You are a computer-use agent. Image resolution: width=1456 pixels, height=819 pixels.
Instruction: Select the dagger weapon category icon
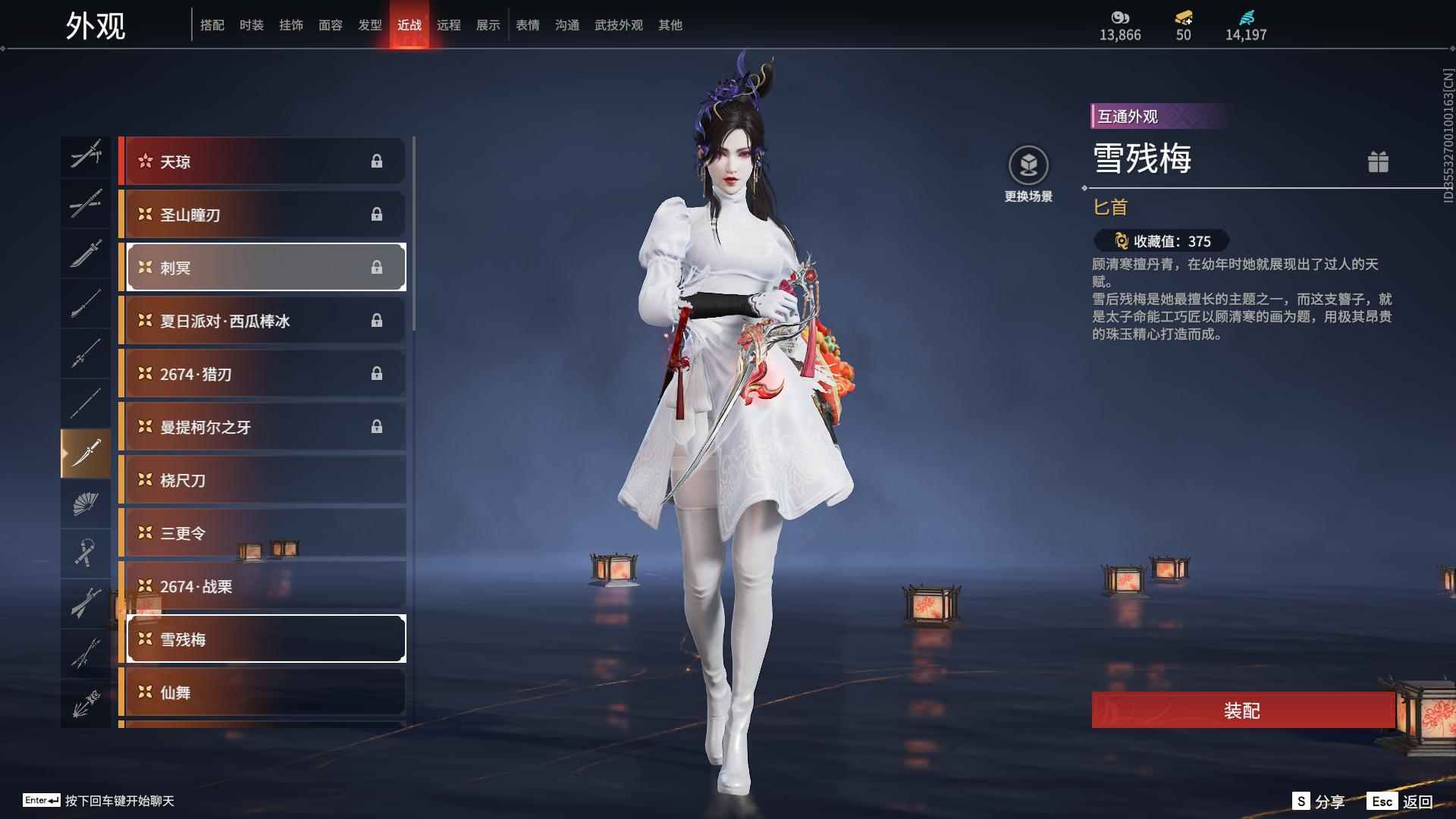coord(86,453)
